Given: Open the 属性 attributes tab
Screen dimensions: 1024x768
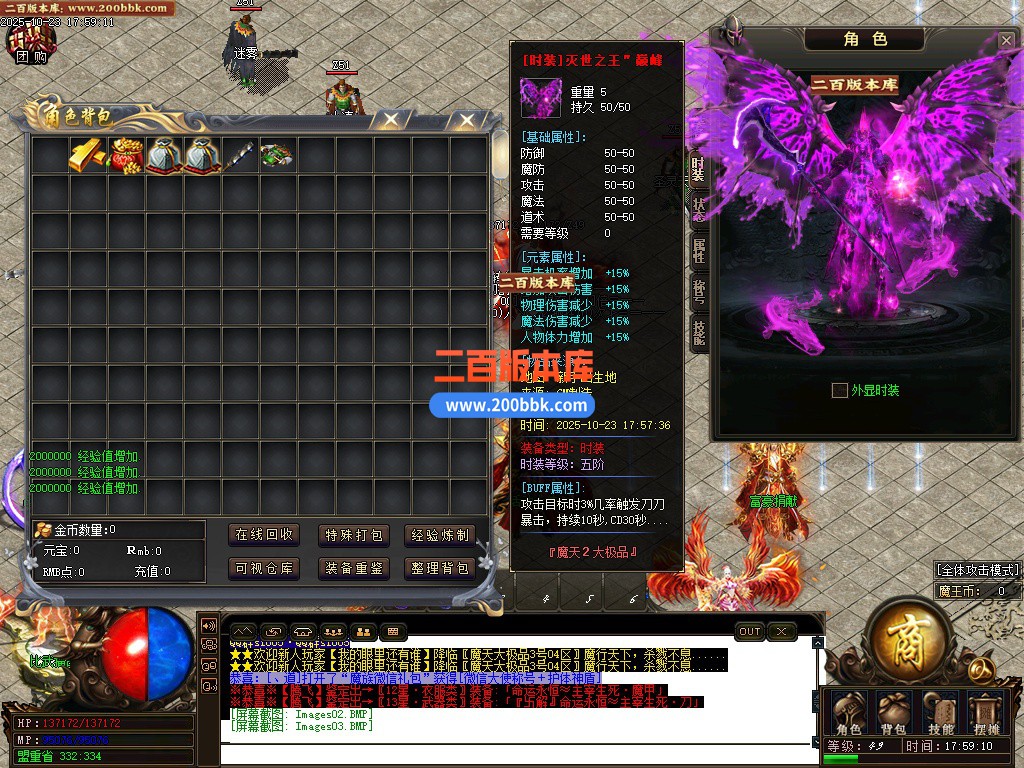Looking at the screenshot, I should pos(698,251).
